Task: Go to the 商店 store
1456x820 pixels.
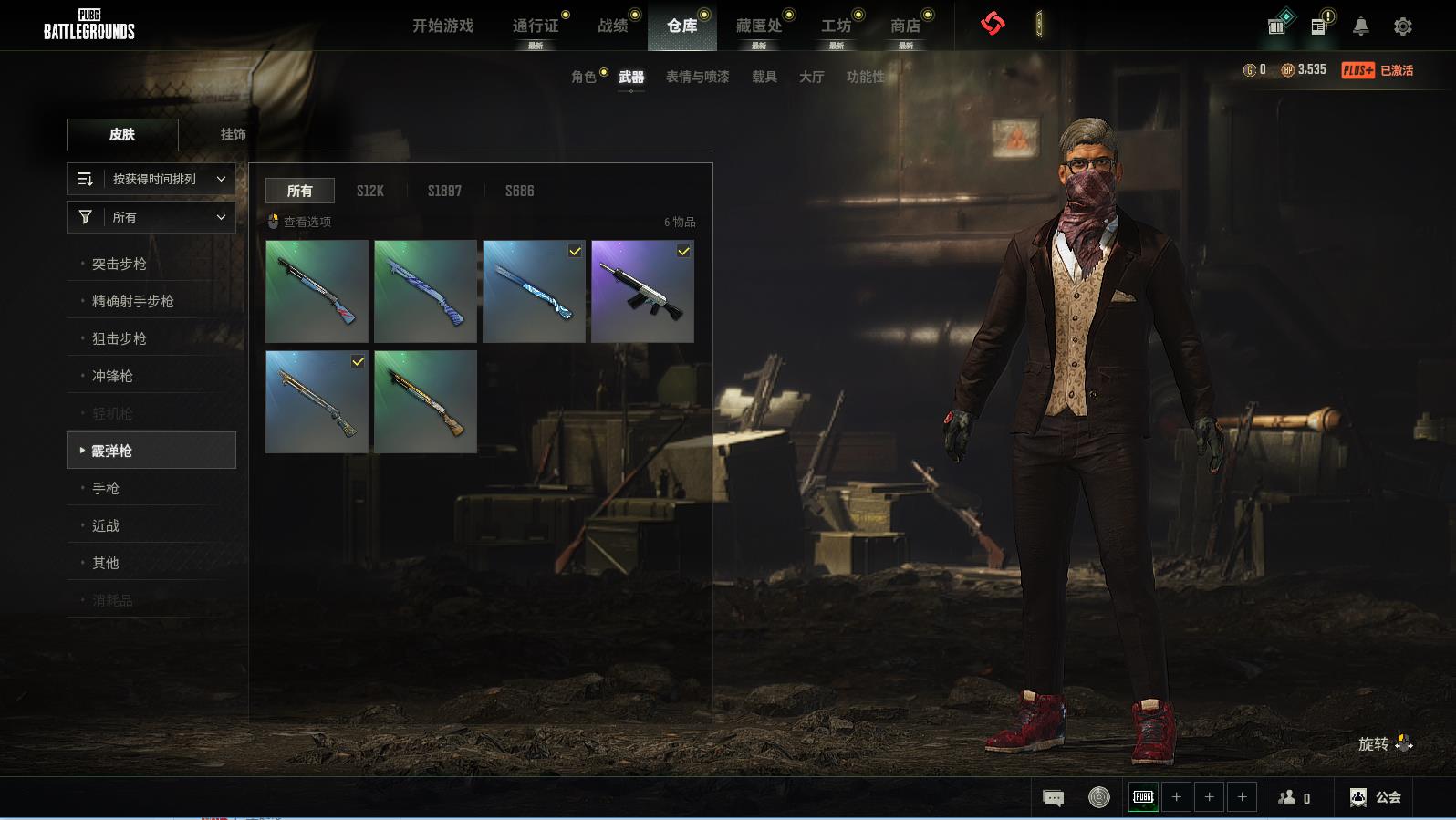Action: click(905, 26)
